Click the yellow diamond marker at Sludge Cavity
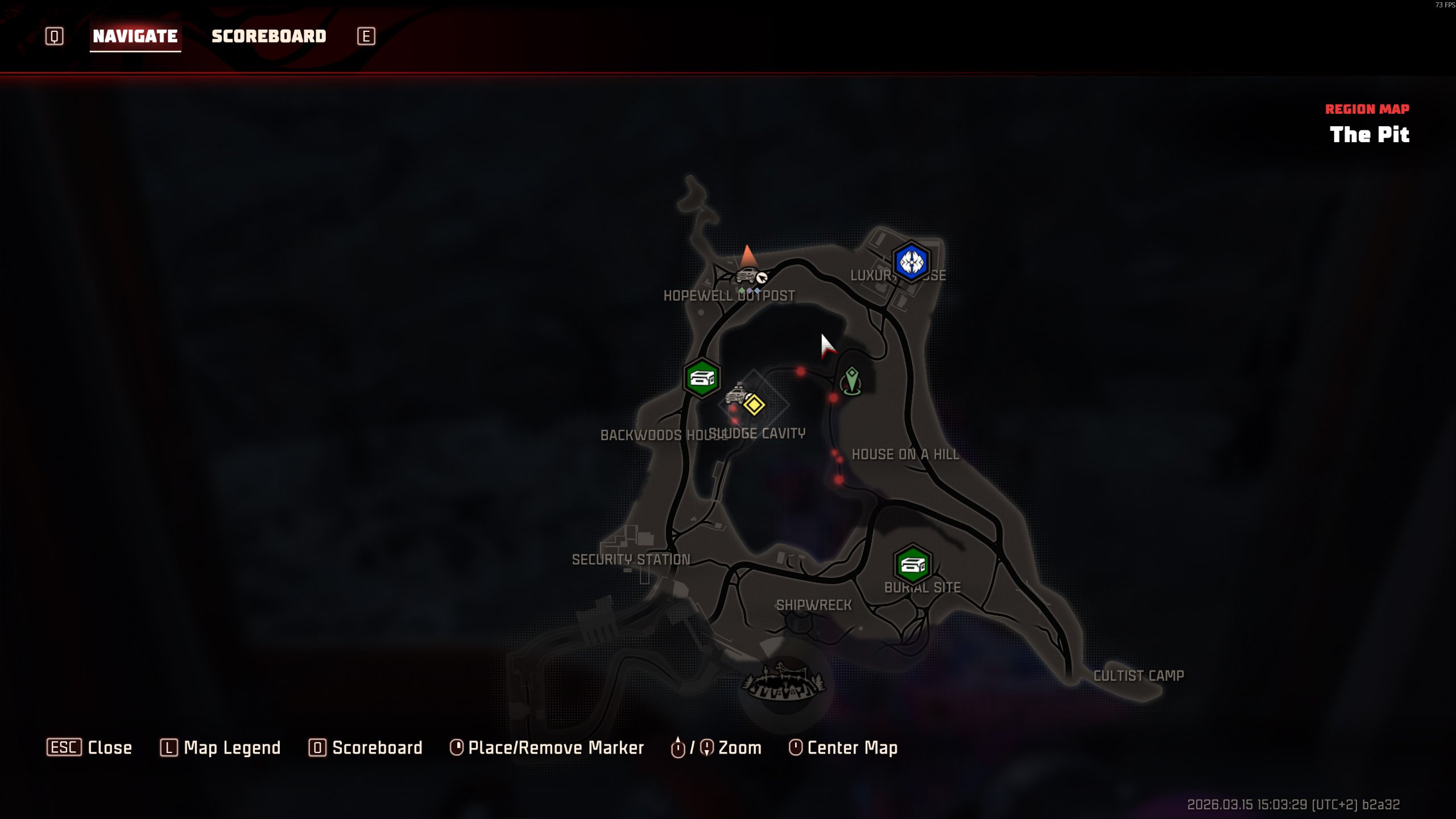This screenshot has height=819, width=1456. click(x=754, y=405)
